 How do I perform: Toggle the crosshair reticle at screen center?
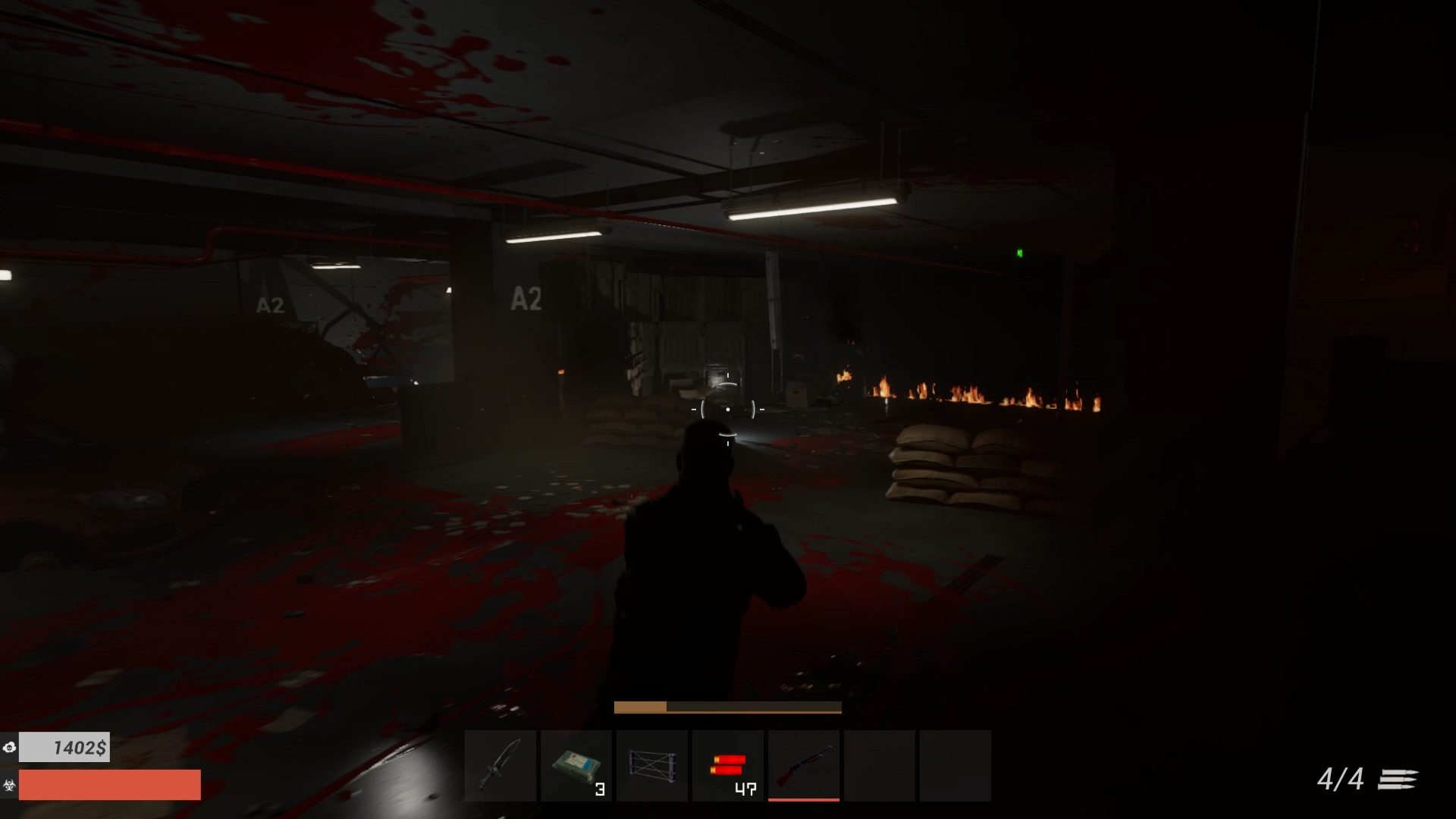(x=726, y=409)
